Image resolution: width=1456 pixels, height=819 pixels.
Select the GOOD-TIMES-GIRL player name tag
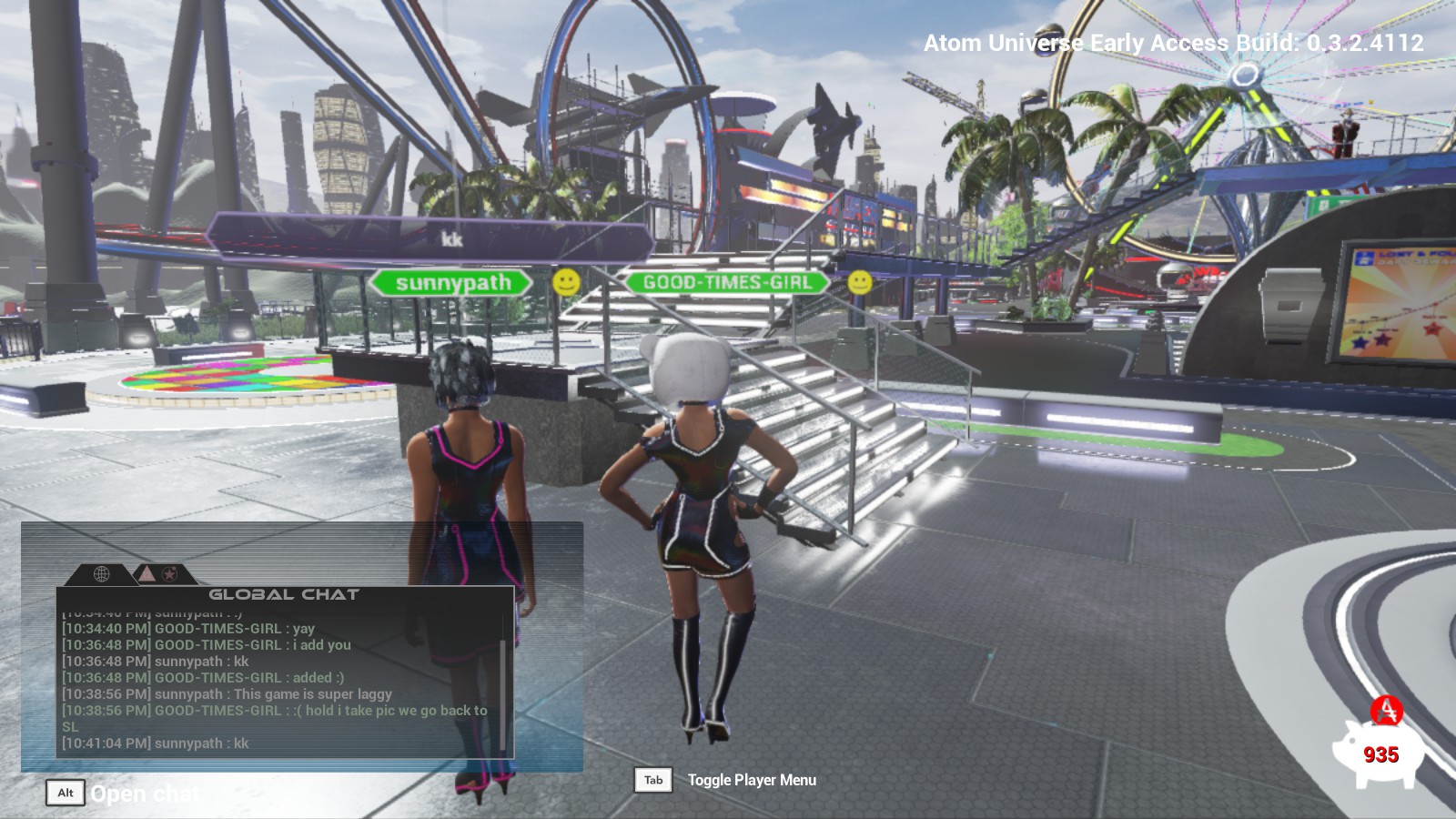(727, 282)
